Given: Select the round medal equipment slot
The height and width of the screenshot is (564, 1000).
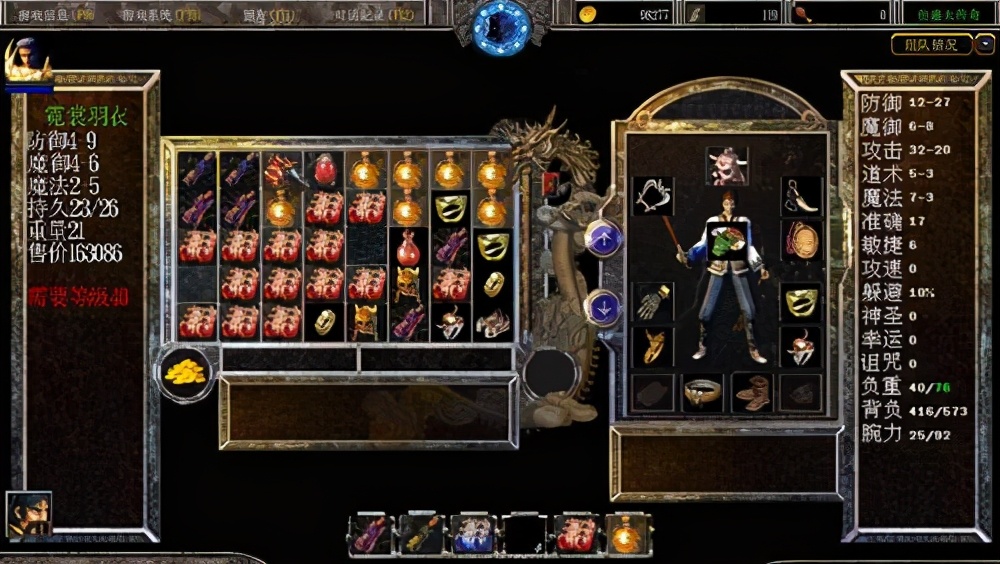Looking at the screenshot, I should tap(801, 239).
